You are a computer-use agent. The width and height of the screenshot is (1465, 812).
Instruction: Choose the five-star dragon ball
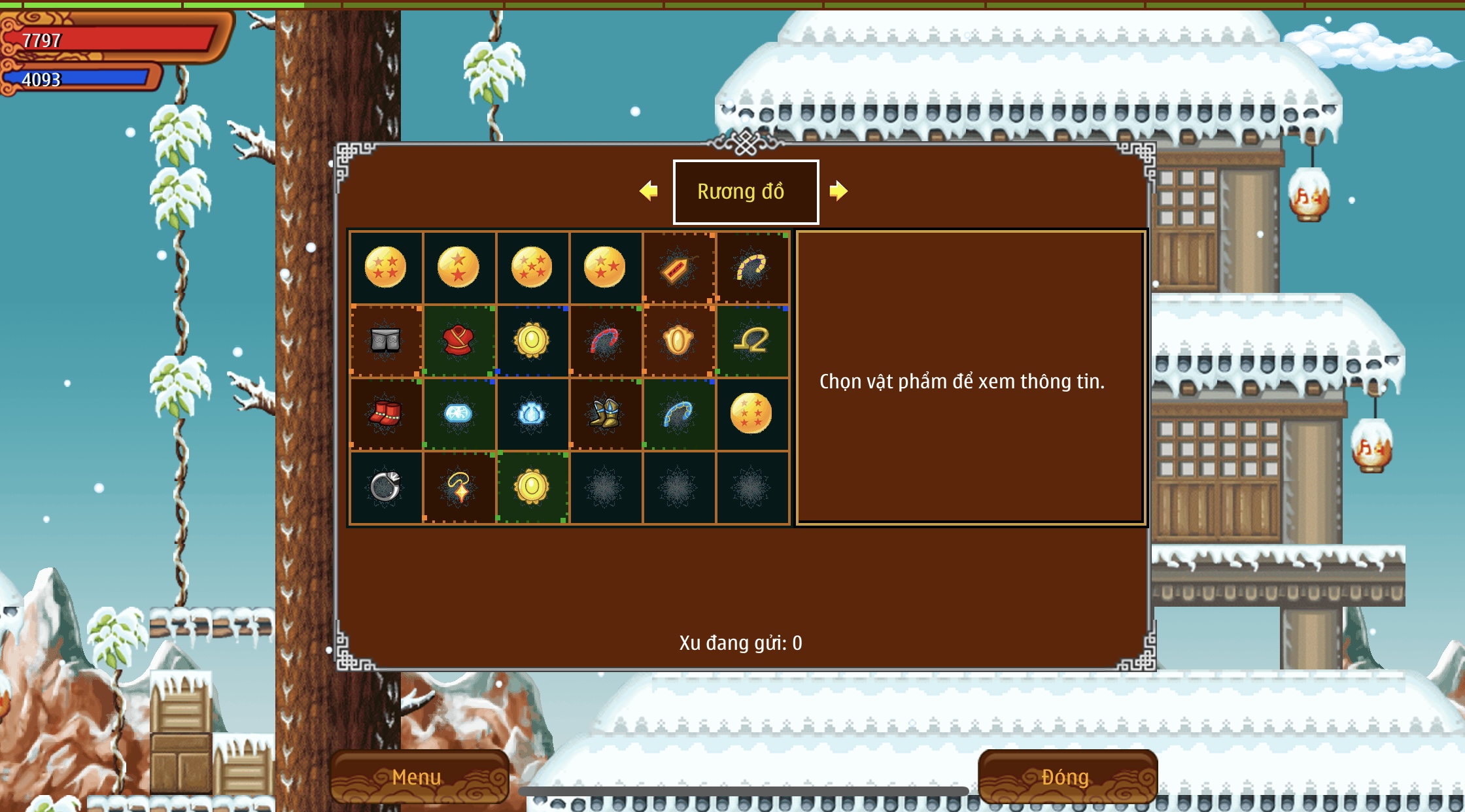531,267
